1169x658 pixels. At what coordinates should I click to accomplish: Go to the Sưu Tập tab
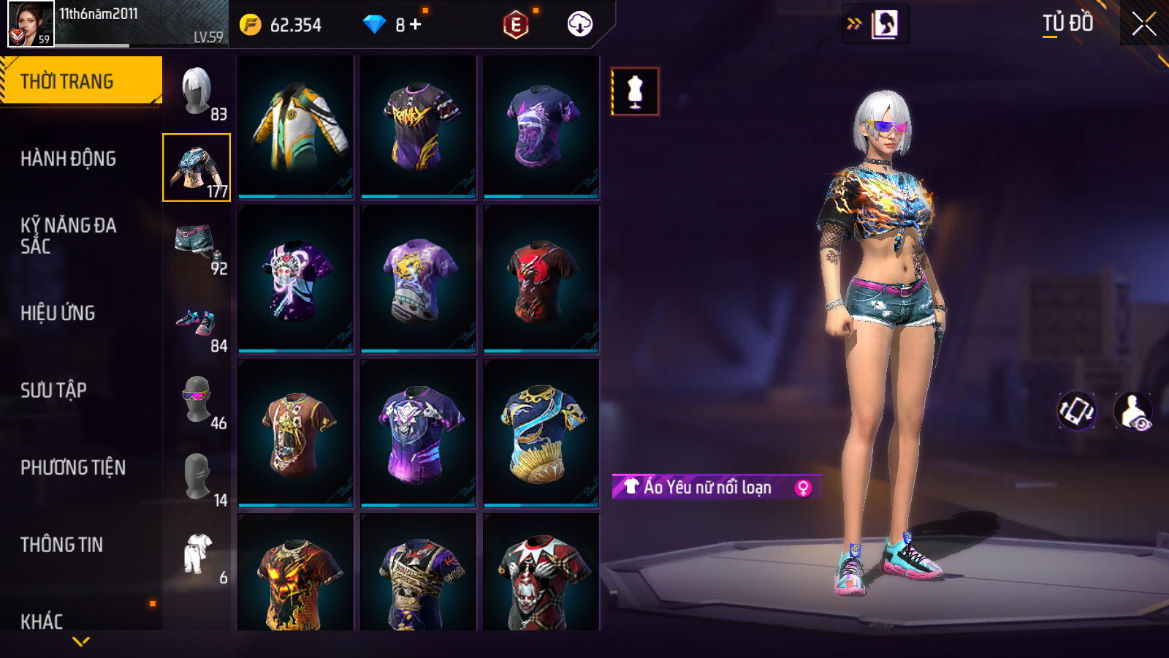54,390
